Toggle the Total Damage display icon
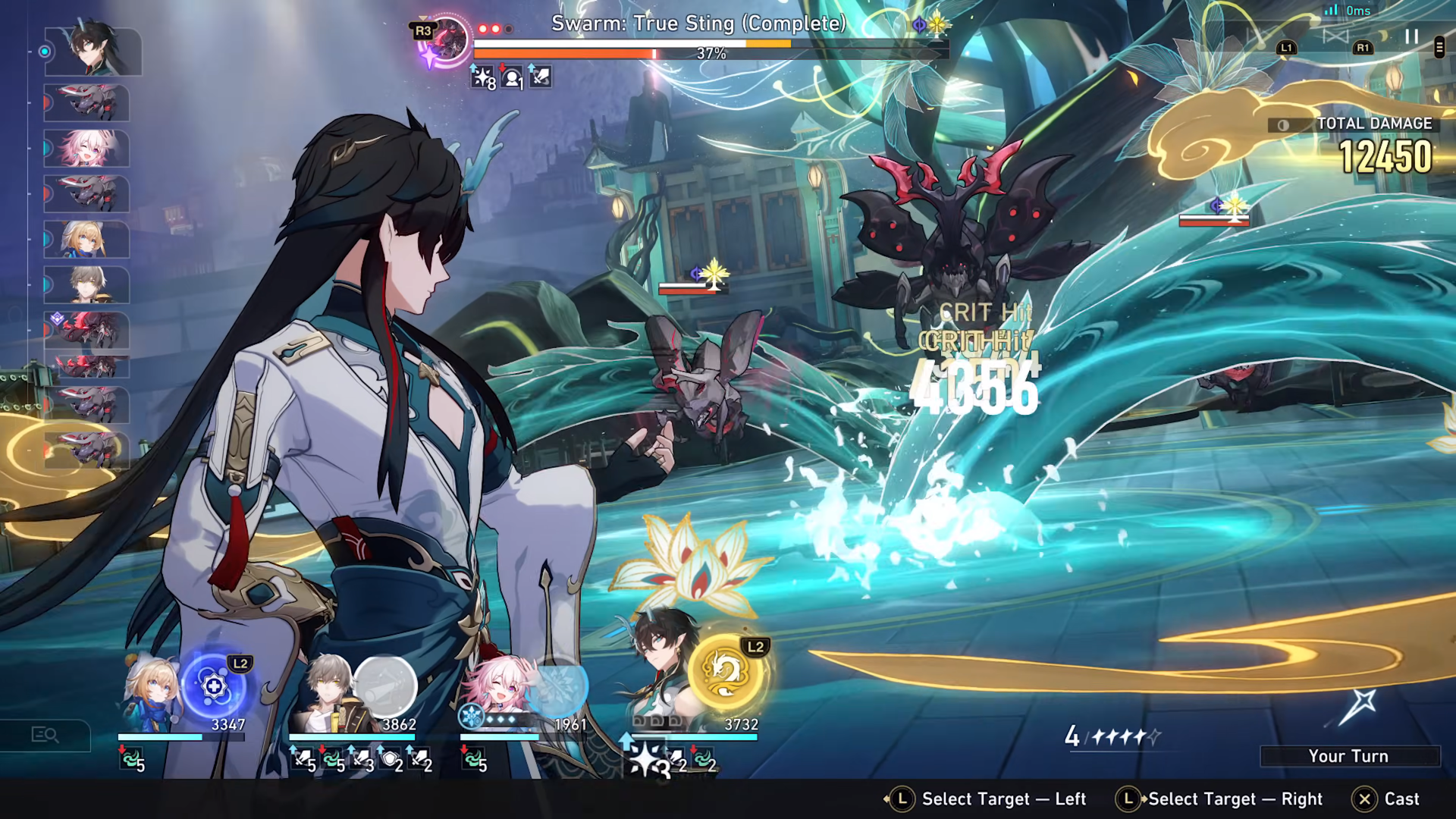The height and width of the screenshot is (819, 1456). point(1283,125)
